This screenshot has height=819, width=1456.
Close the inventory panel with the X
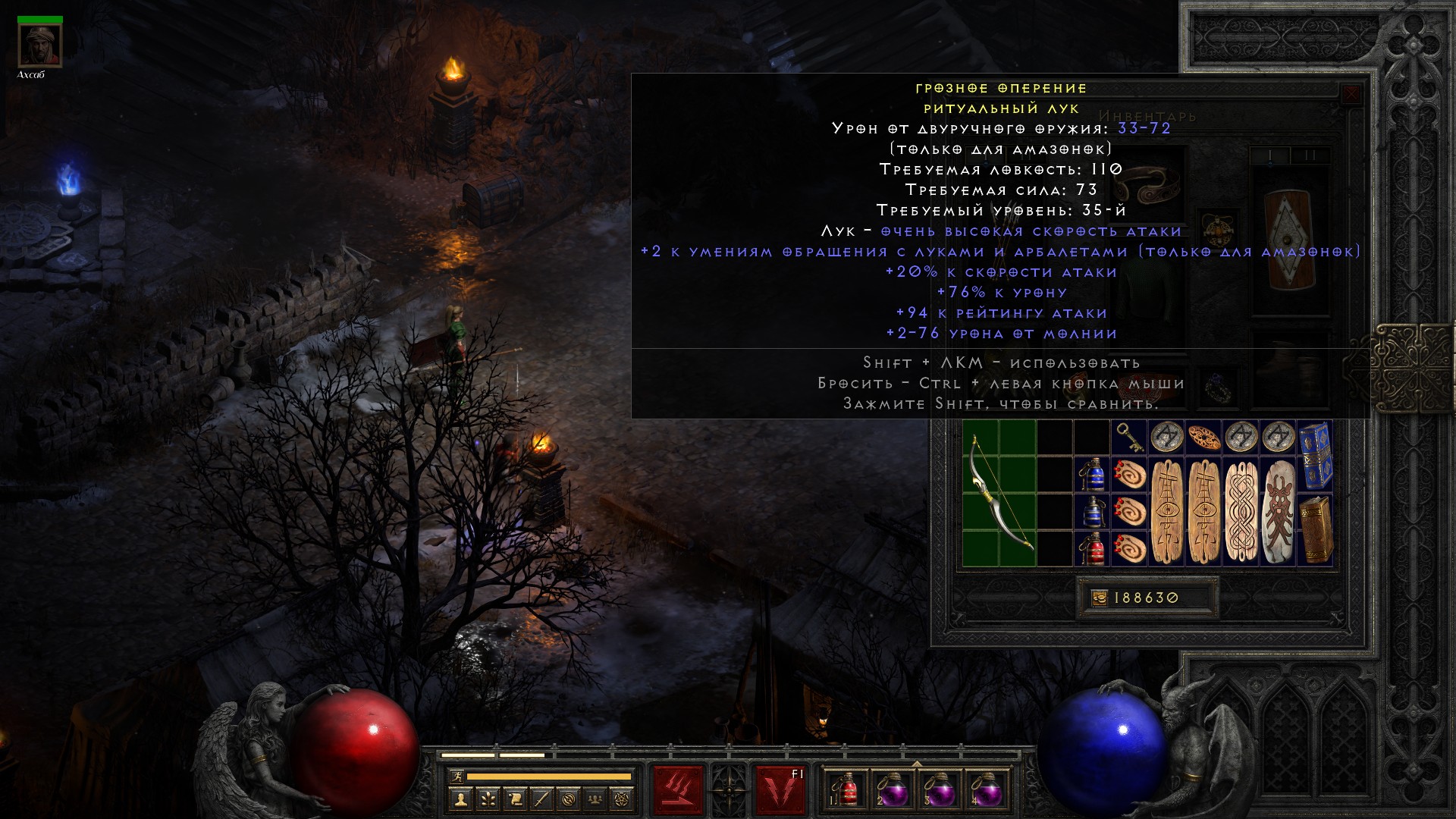(1351, 95)
